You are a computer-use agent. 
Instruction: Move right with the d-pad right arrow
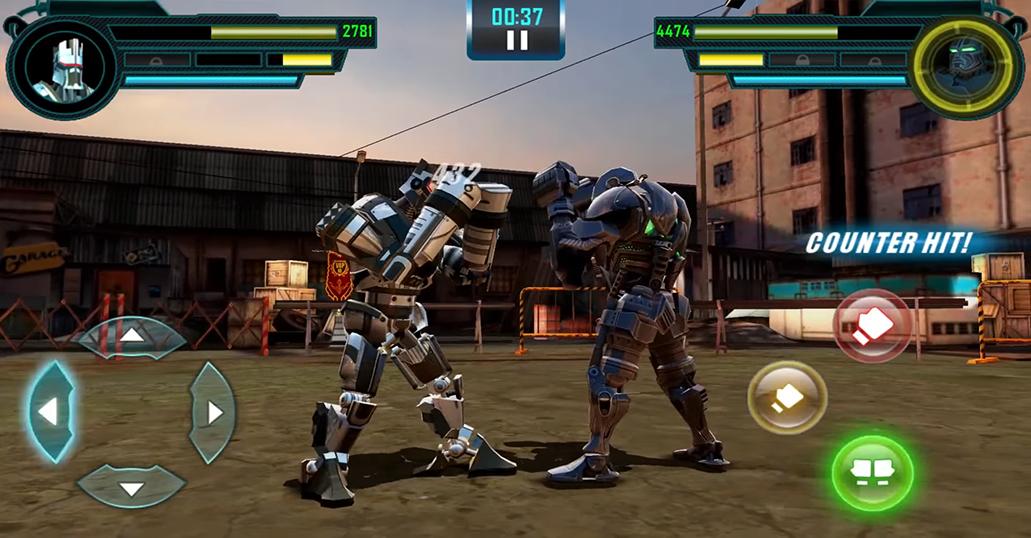click(x=212, y=411)
